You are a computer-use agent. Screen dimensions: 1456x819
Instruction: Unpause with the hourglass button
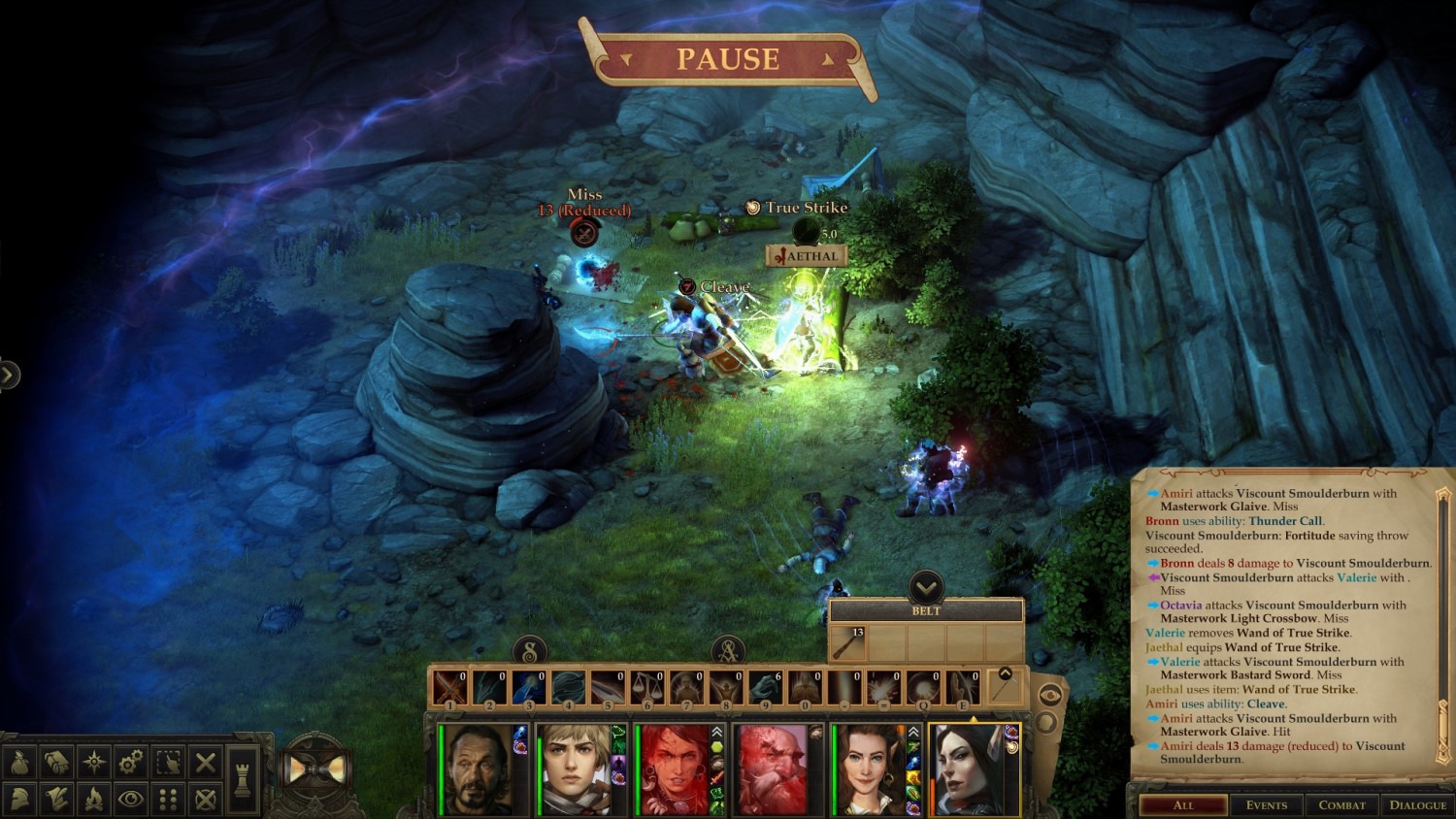click(315, 770)
